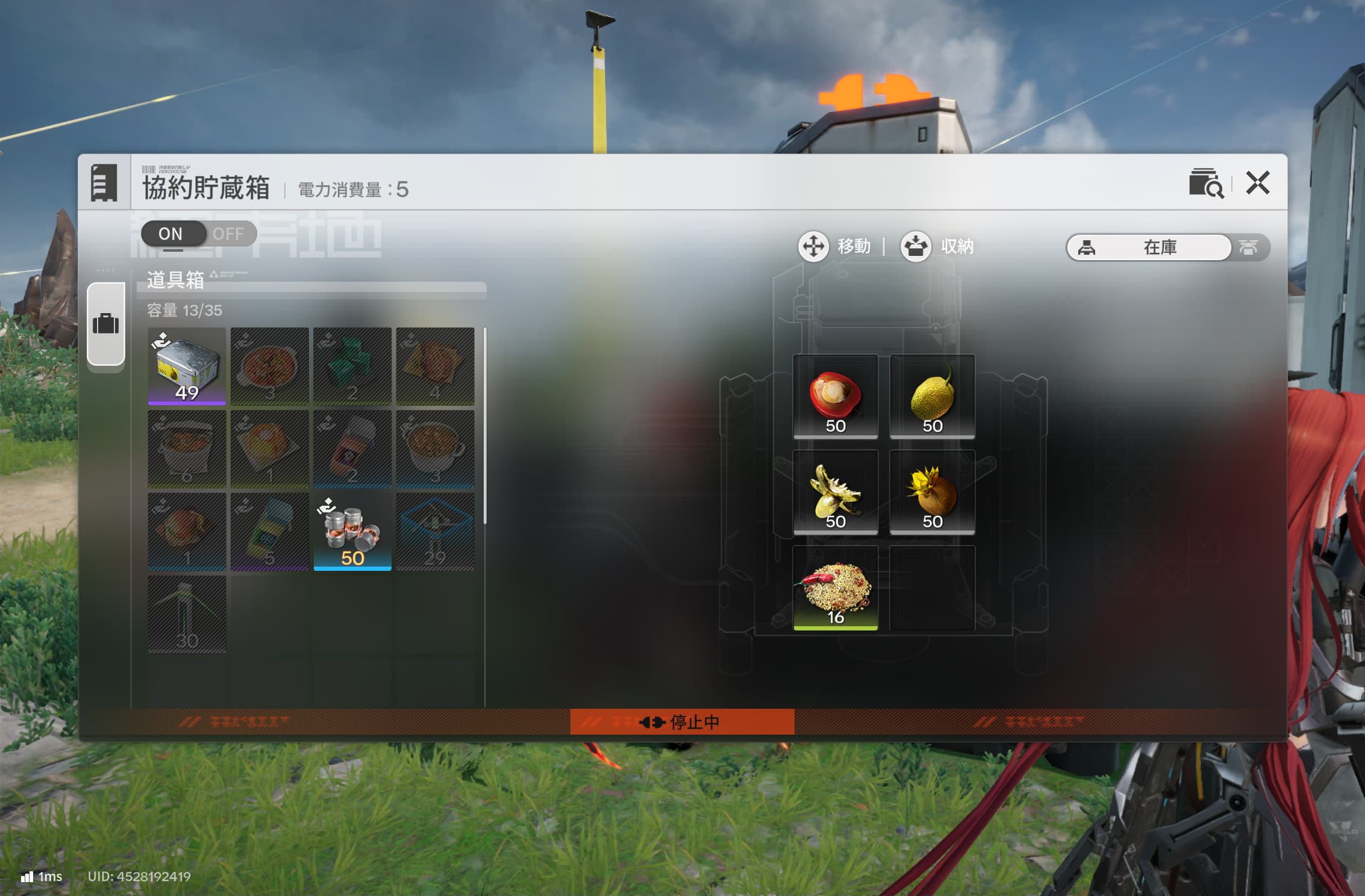This screenshot has width=1365, height=896.
Task: Select the yellow wilted flower stack
Action: [x=835, y=492]
